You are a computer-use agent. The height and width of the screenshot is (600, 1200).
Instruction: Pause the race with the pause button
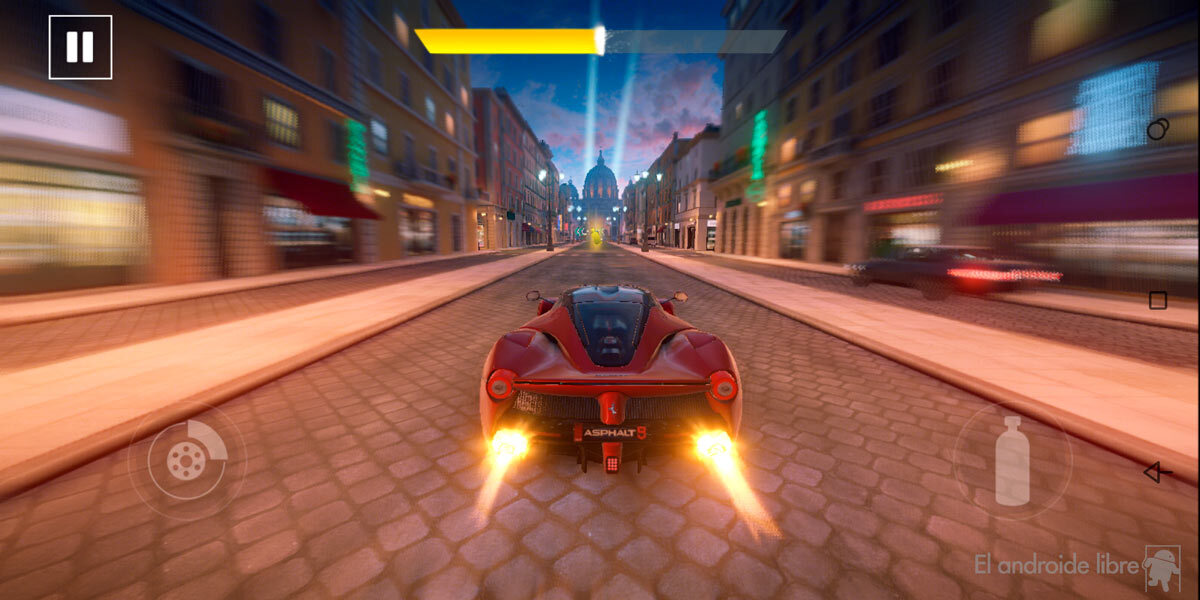tap(80, 47)
